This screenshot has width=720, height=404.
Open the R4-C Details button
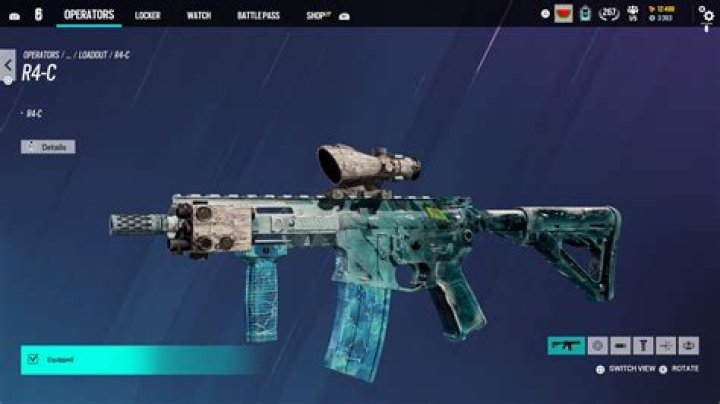48,147
